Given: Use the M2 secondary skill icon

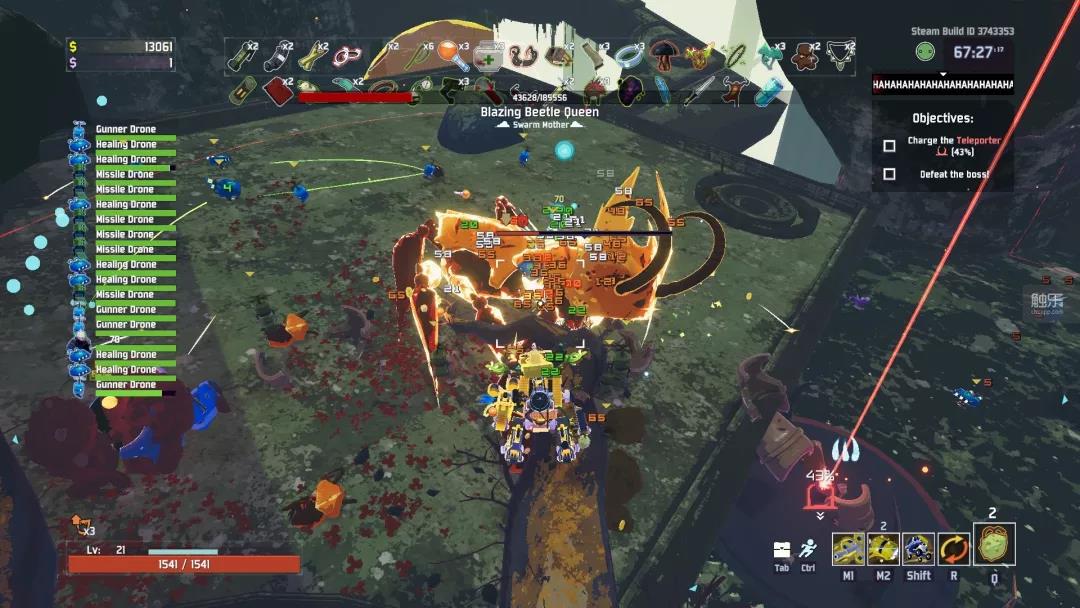Looking at the screenshot, I should coord(883,549).
